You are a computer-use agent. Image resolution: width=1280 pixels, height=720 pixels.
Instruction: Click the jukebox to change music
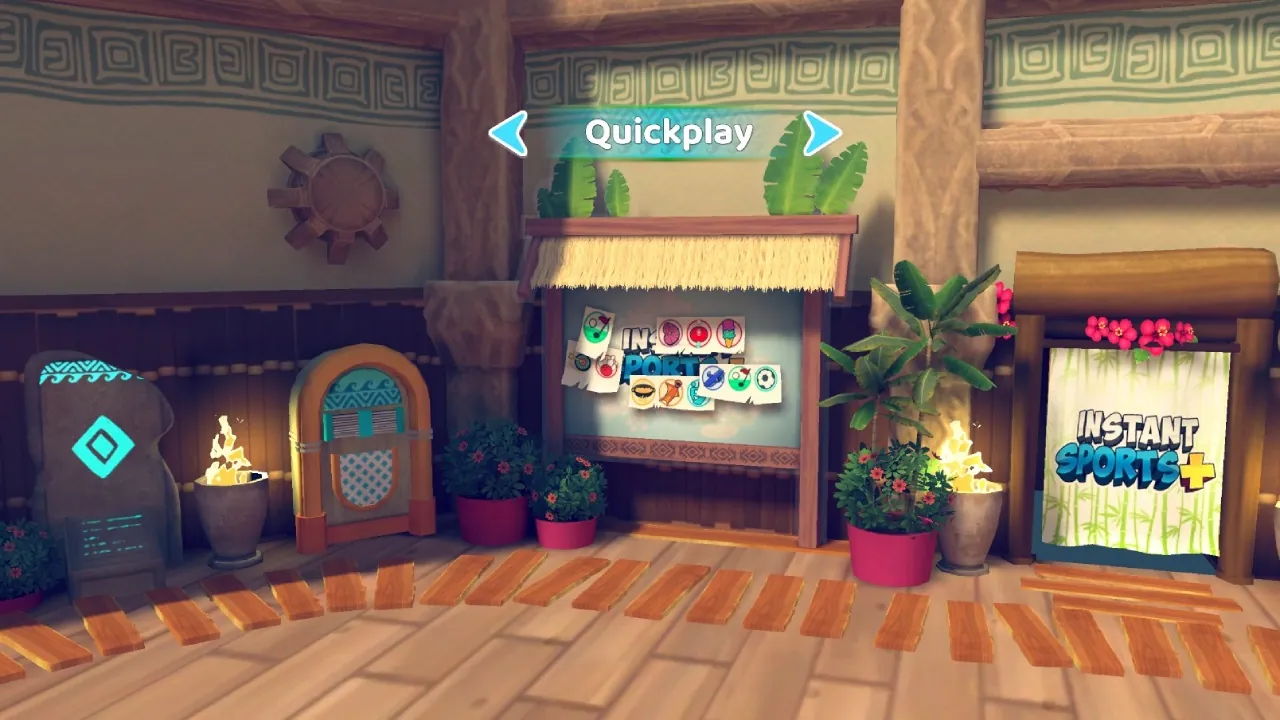point(360,440)
